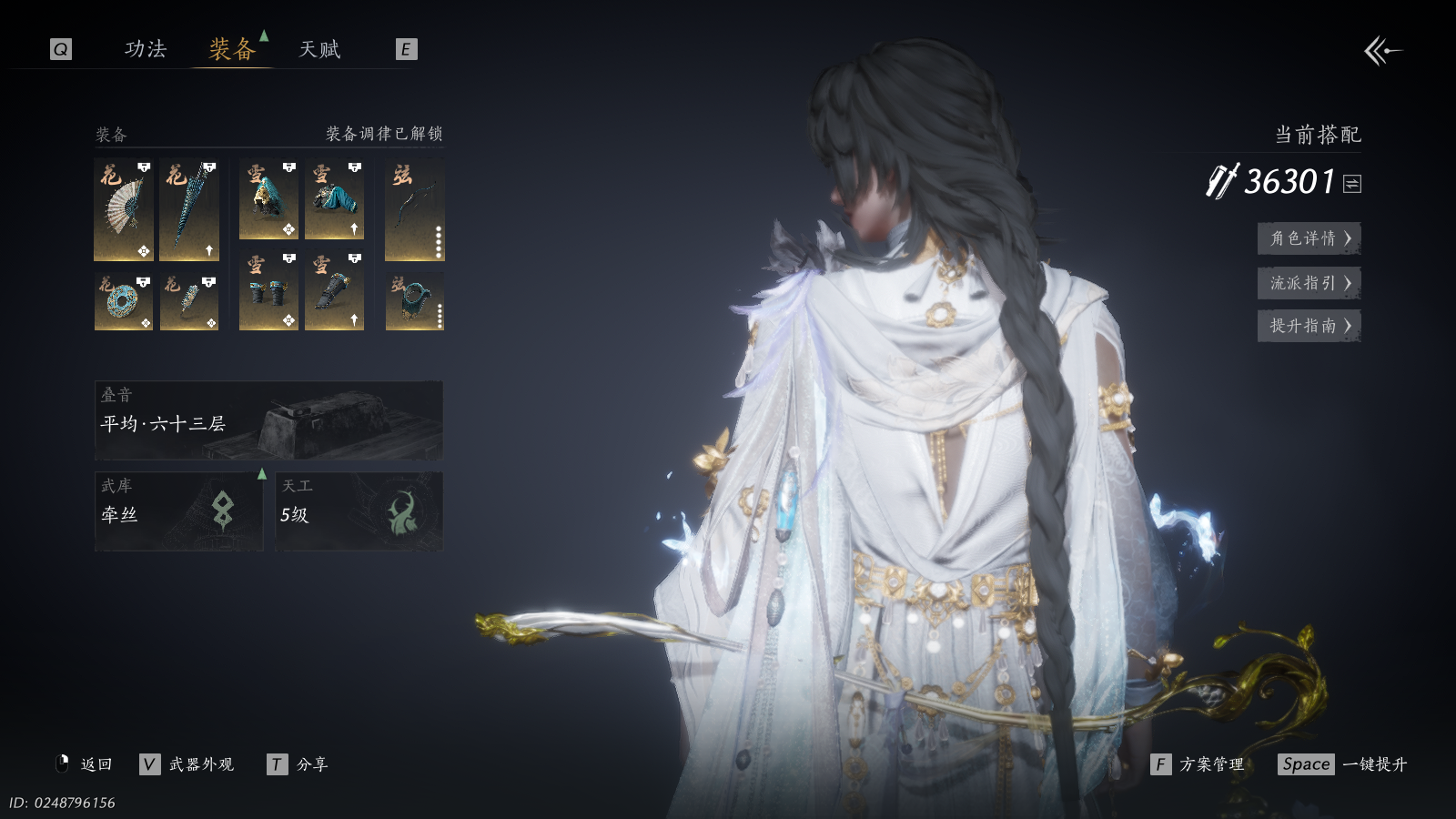This screenshot has height=819, width=1456.
Task: Open the 叠音 平均·六十三层 panel
Action: coord(268,420)
